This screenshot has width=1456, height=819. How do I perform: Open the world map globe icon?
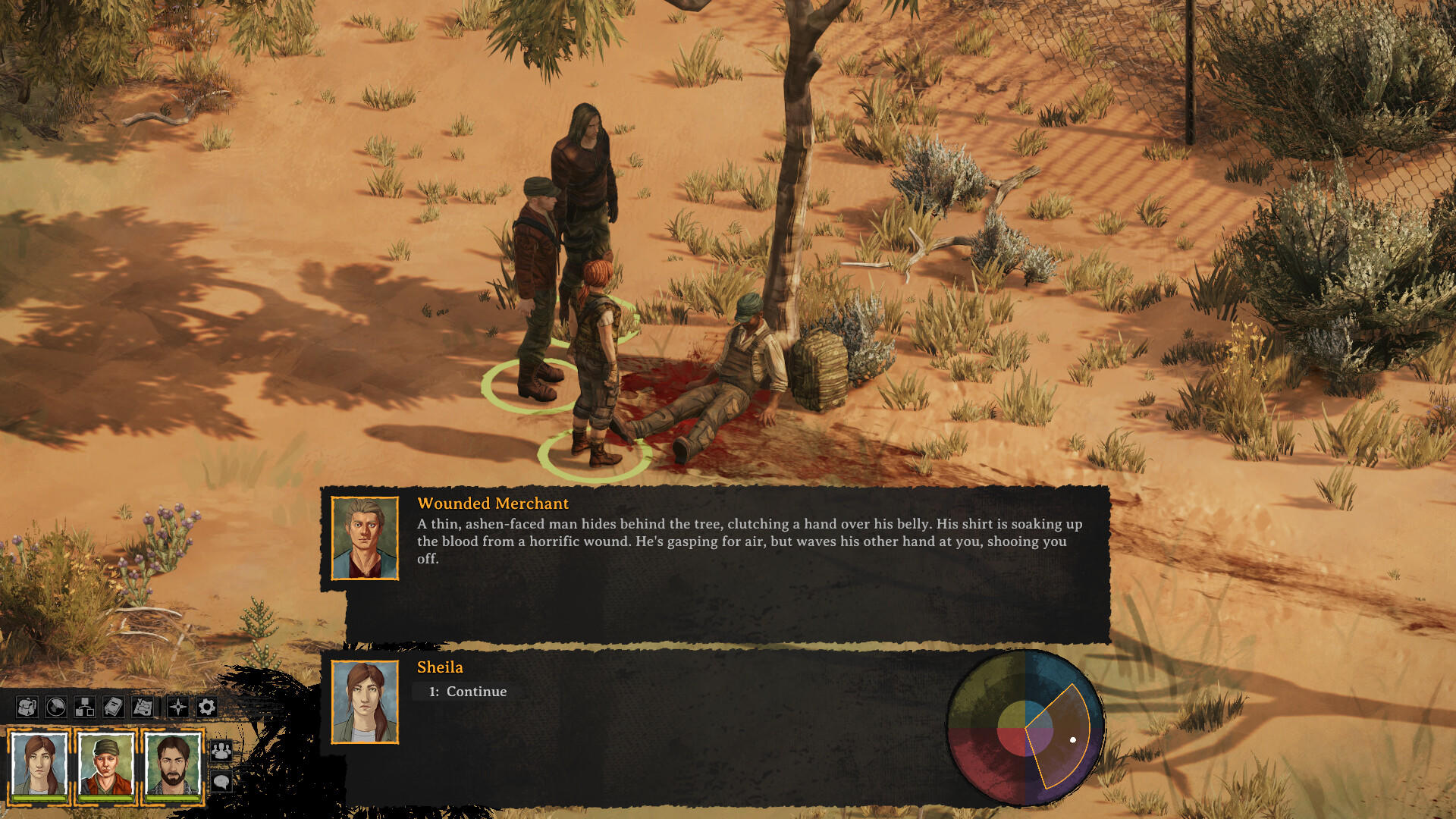coord(55,707)
